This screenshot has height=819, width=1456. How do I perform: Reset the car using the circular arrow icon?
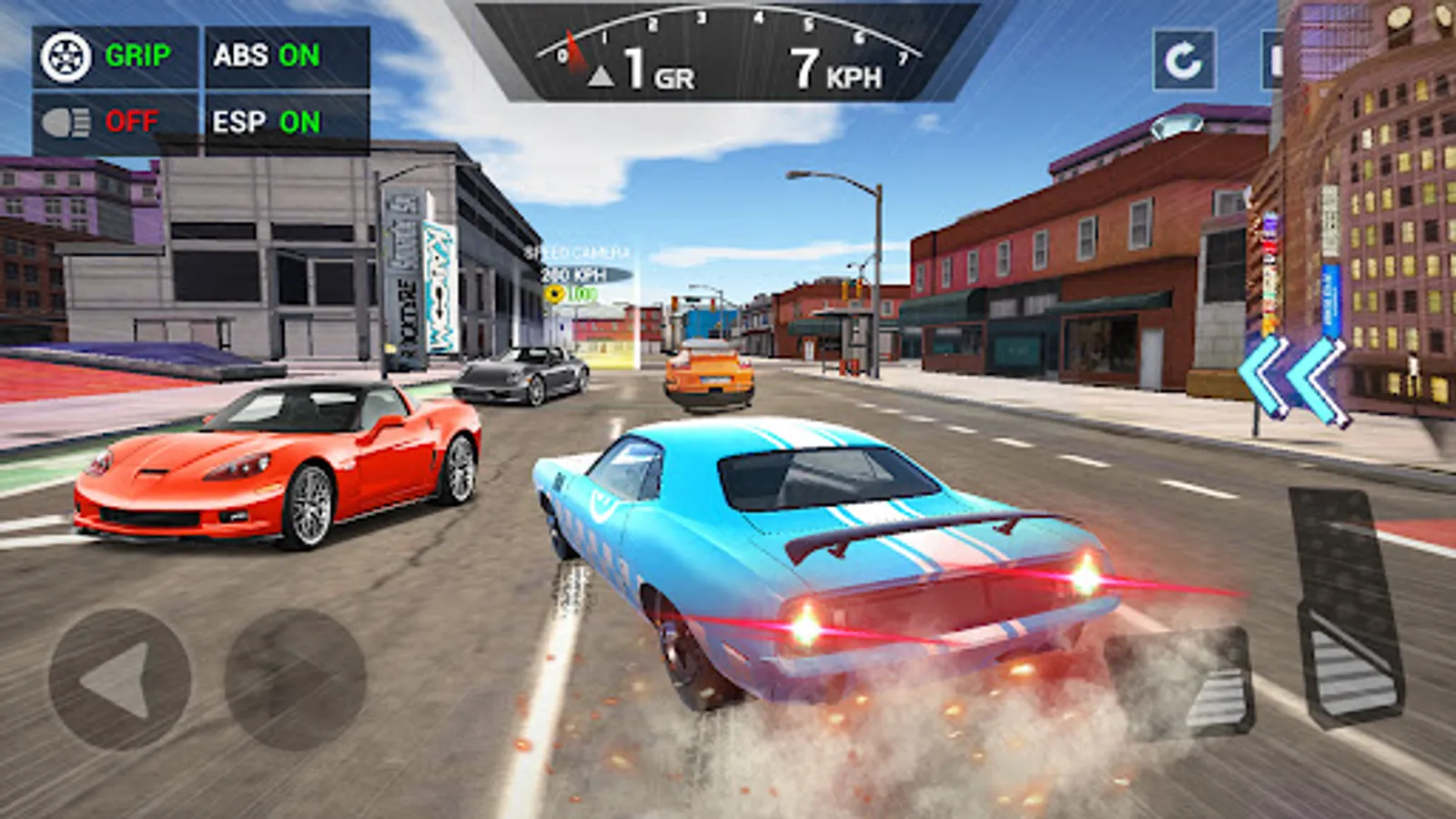tap(1183, 58)
